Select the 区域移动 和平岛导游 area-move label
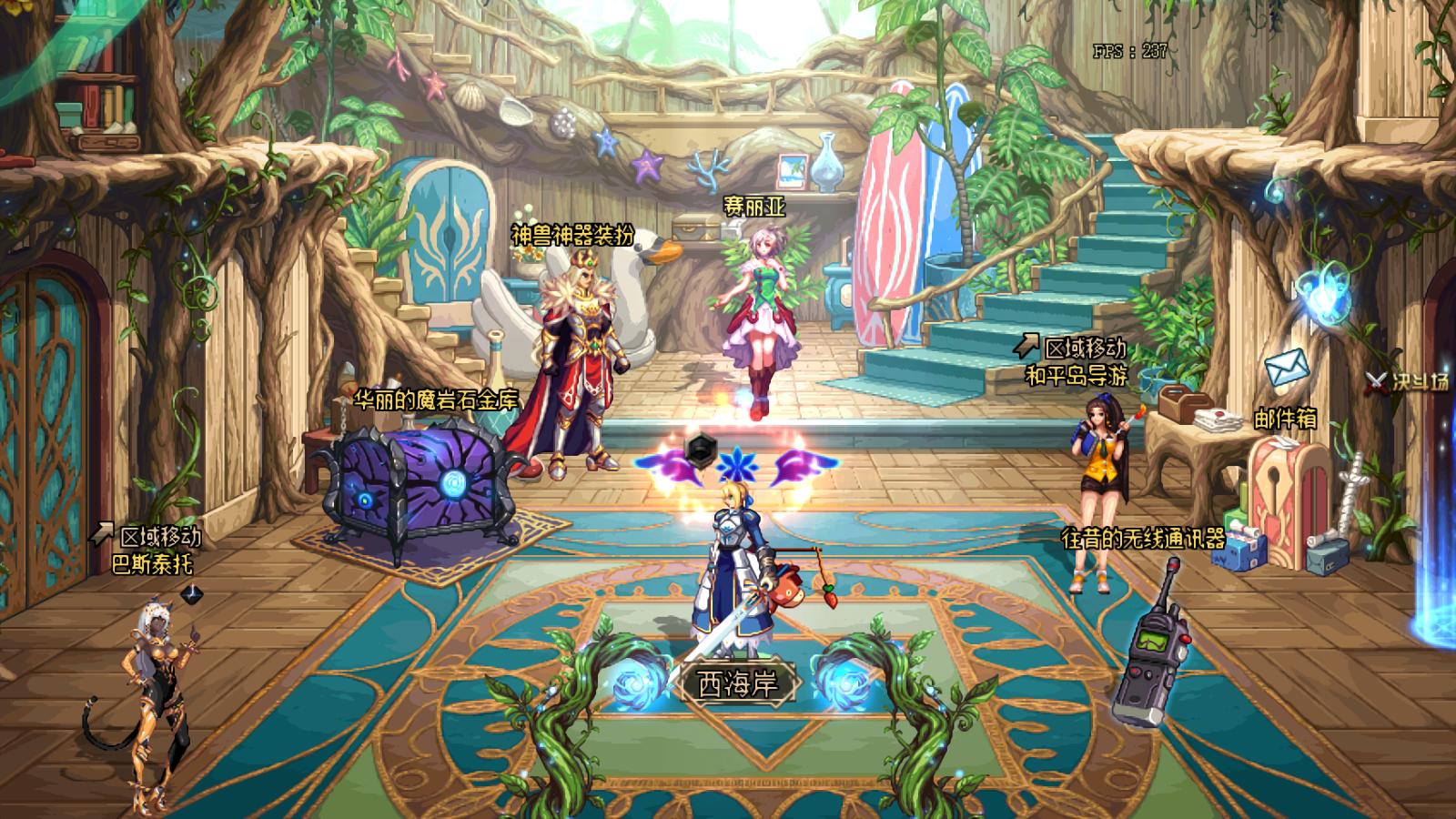This screenshot has width=1456, height=819. tap(1076, 361)
